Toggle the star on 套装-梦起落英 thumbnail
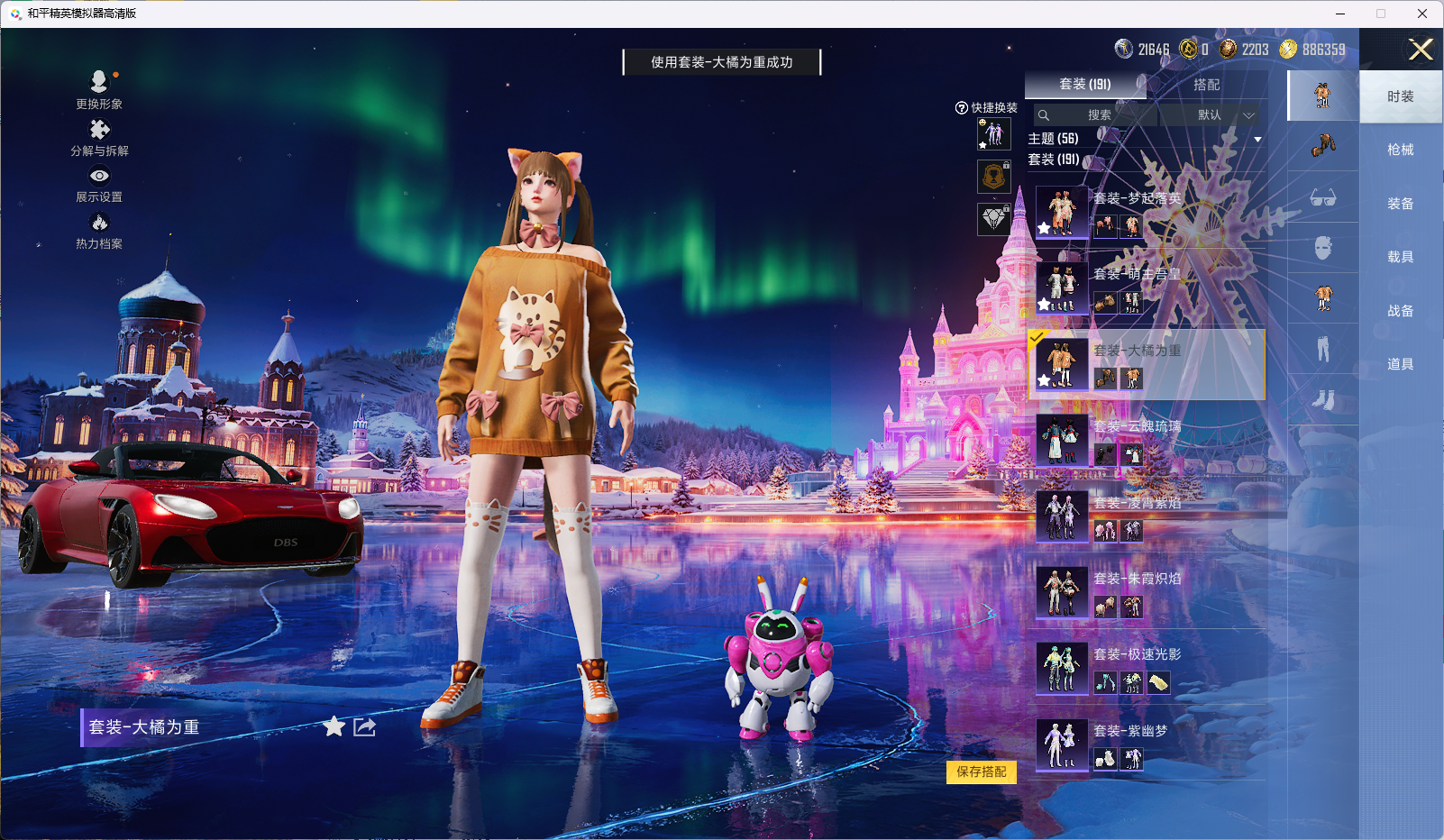The image size is (1444, 840). [1044, 228]
